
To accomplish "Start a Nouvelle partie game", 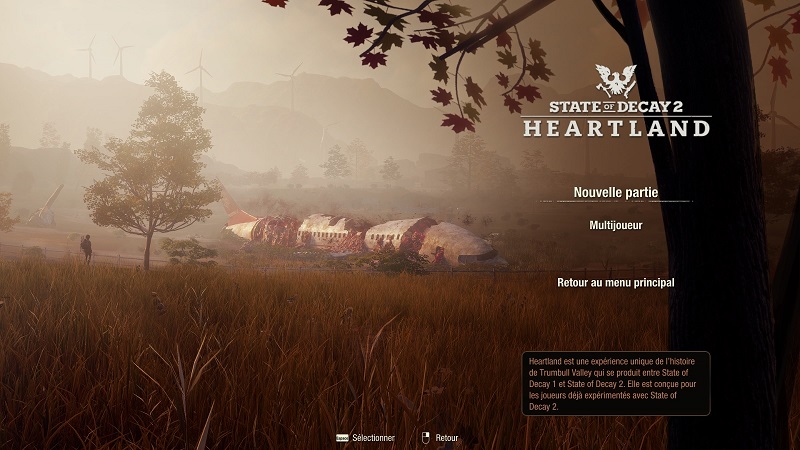I will coord(615,192).
